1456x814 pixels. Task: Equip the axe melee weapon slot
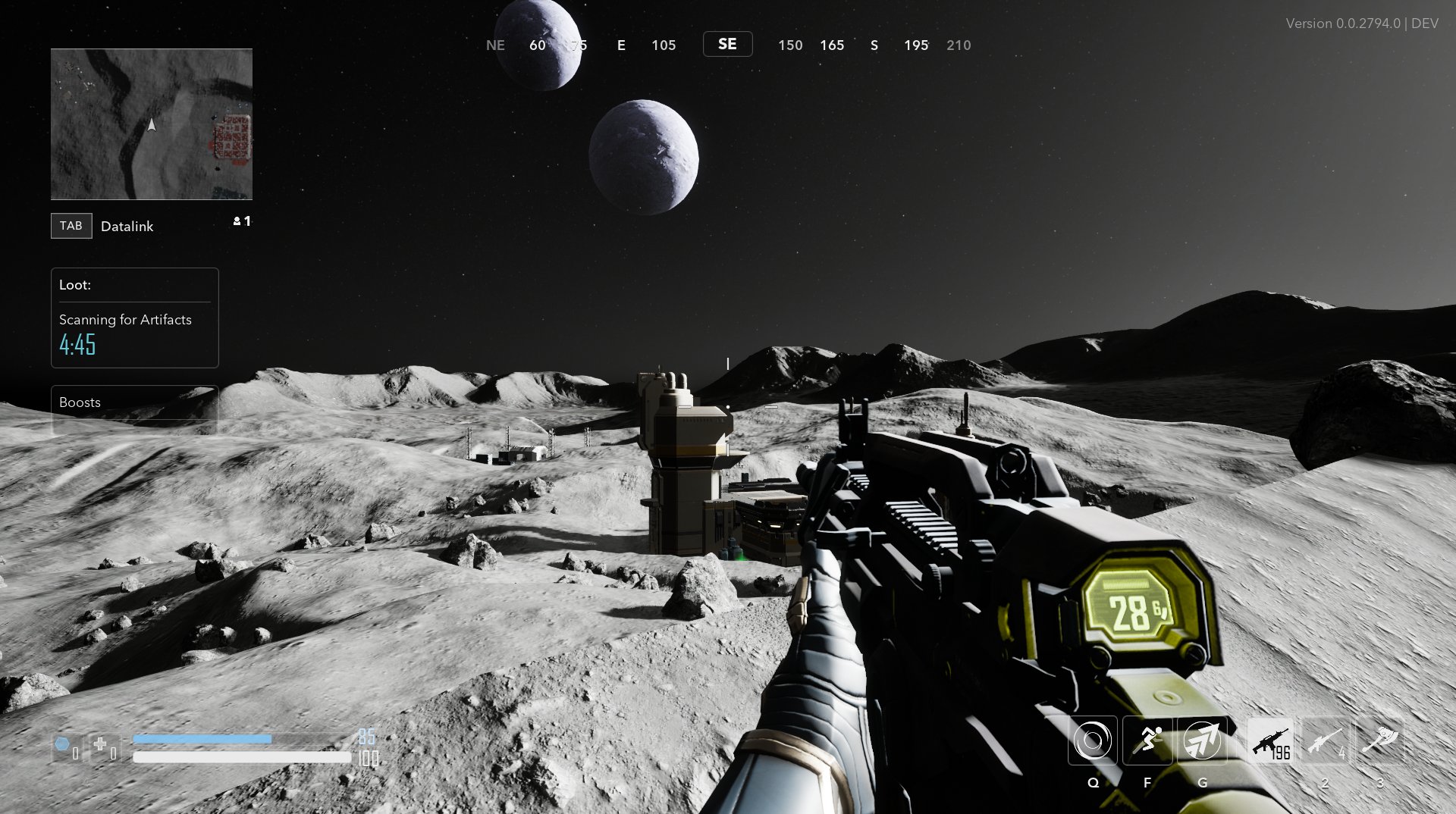point(1379,741)
